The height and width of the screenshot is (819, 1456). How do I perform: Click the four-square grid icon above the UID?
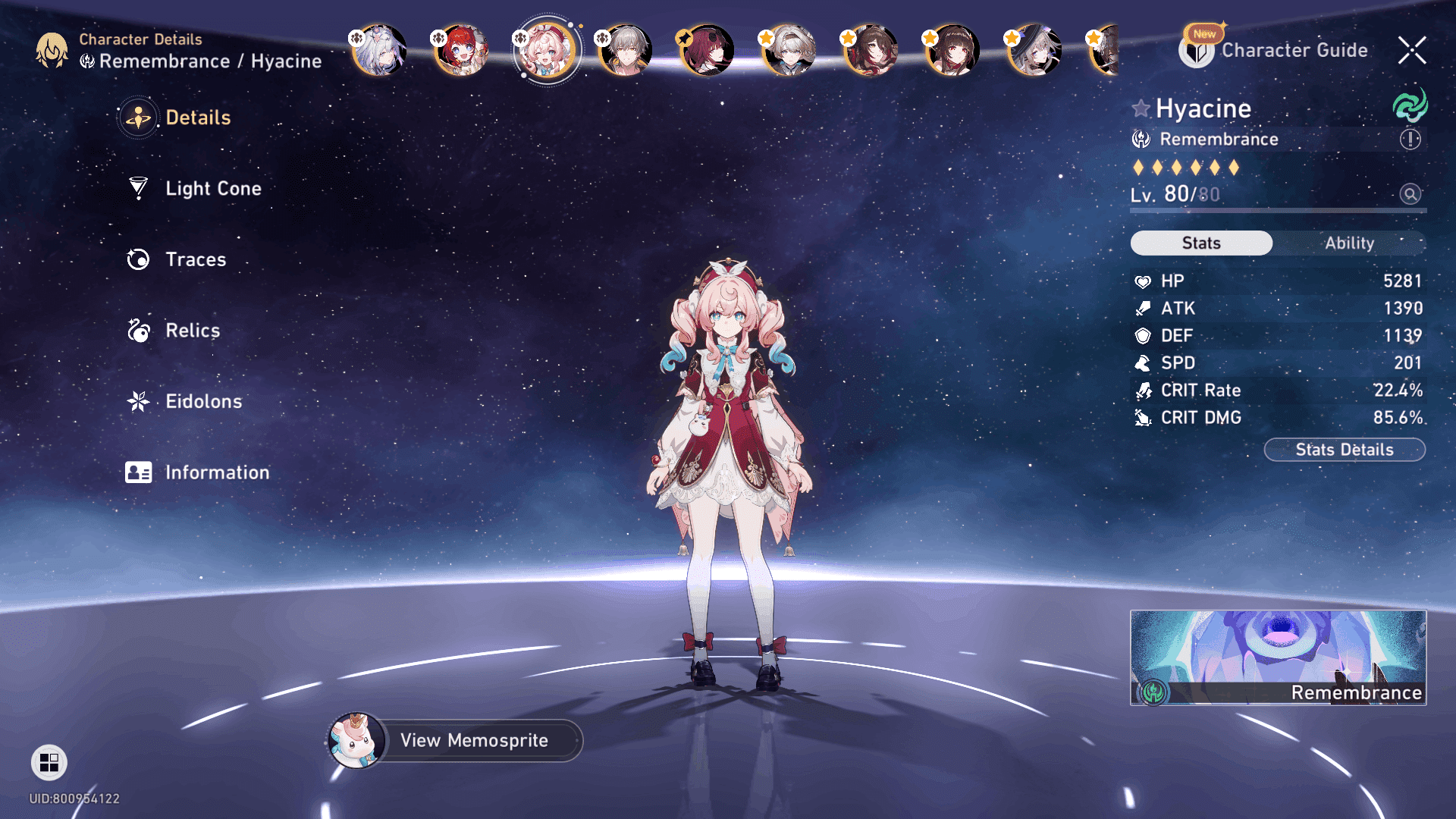pos(49,762)
